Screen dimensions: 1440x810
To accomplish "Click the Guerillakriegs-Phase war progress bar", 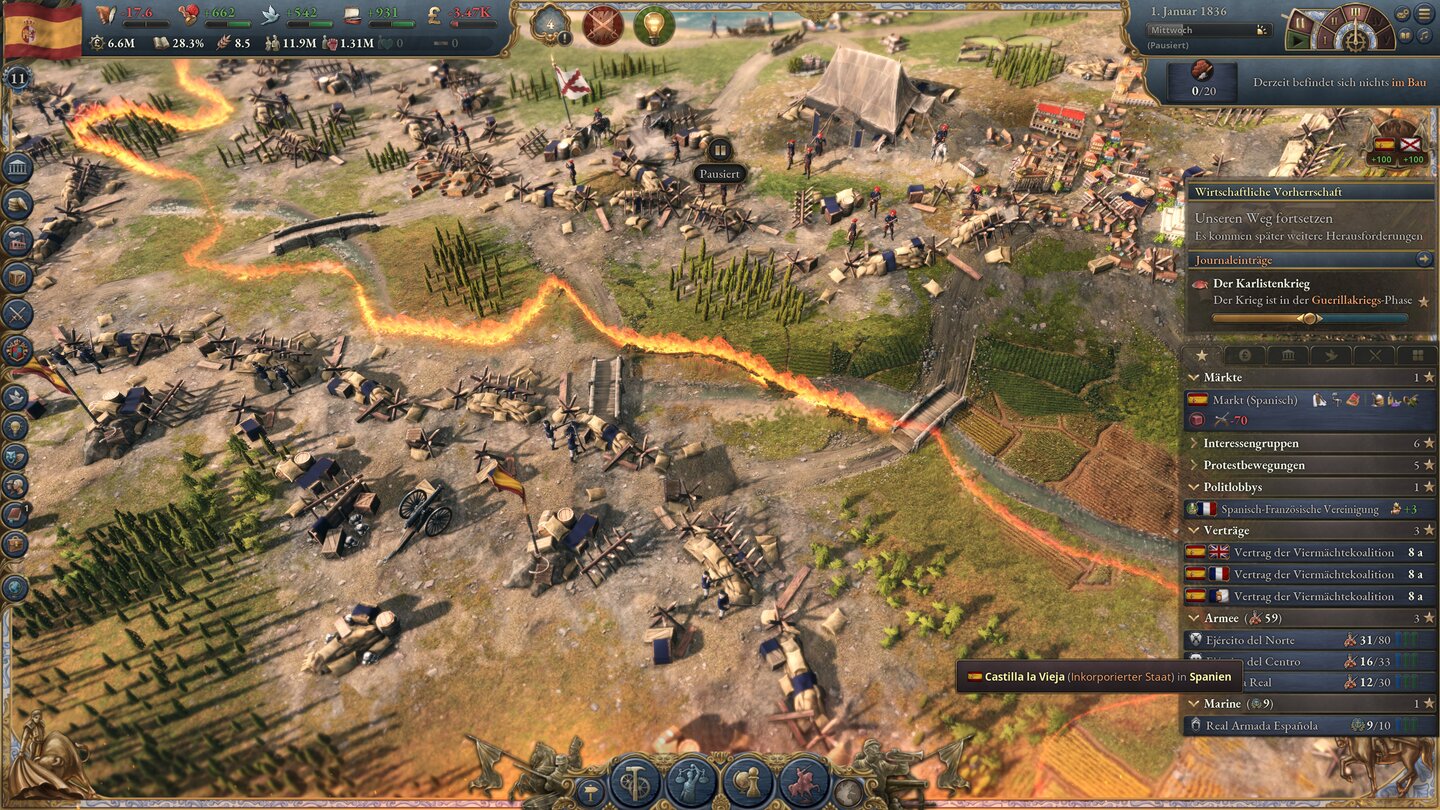I will click(x=1310, y=315).
